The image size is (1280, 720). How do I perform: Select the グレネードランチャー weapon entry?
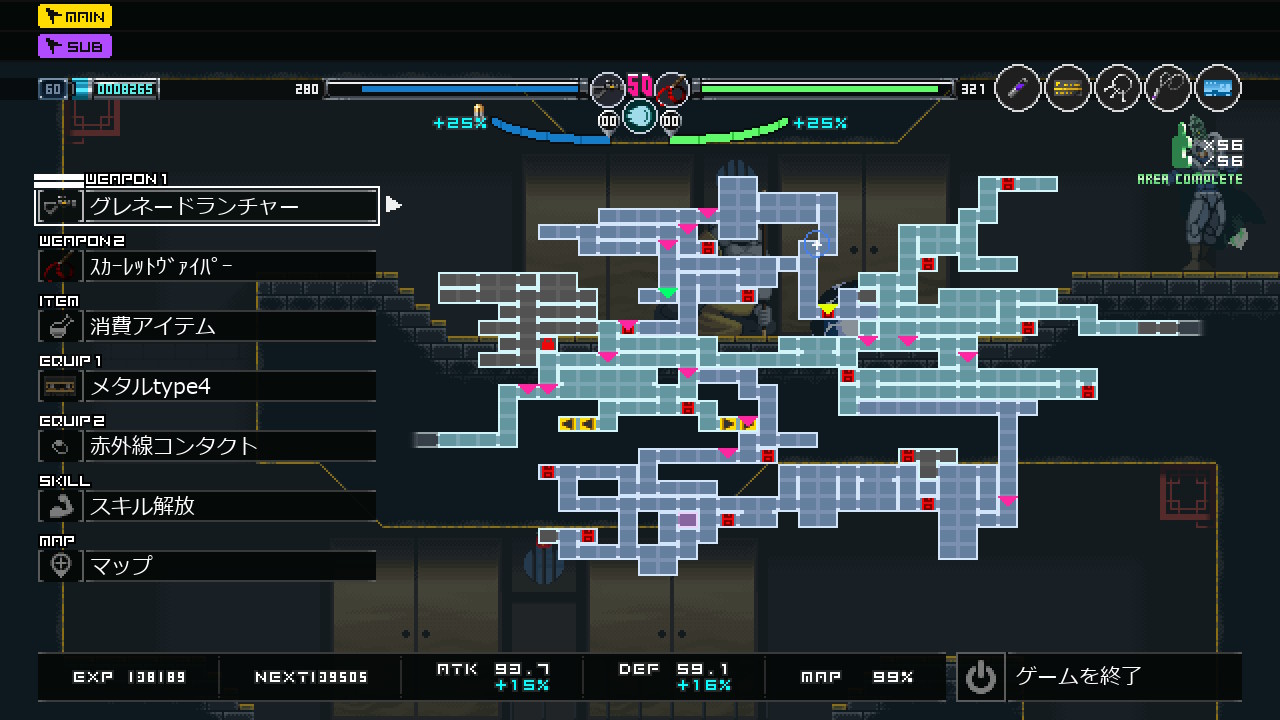click(207, 206)
